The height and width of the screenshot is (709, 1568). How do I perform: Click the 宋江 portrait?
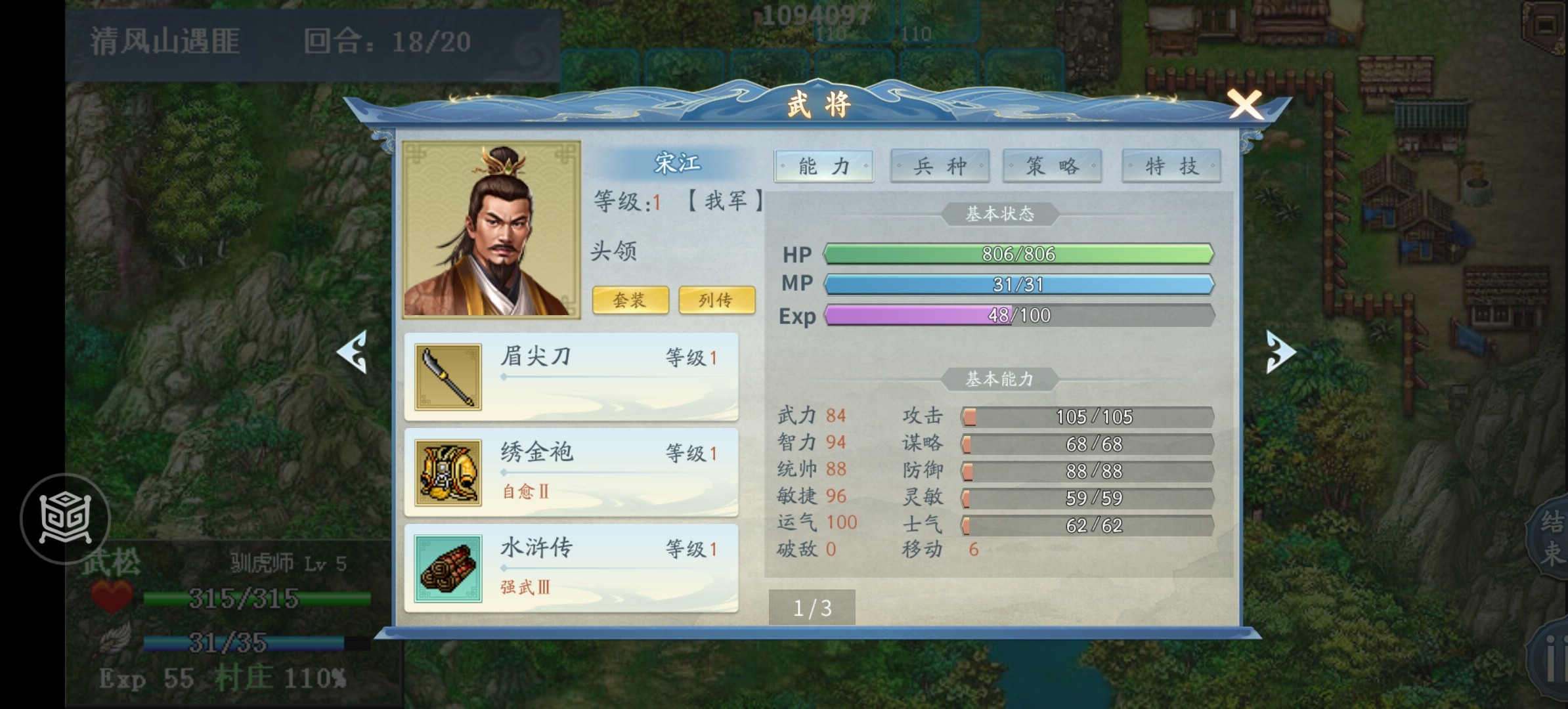[491, 230]
